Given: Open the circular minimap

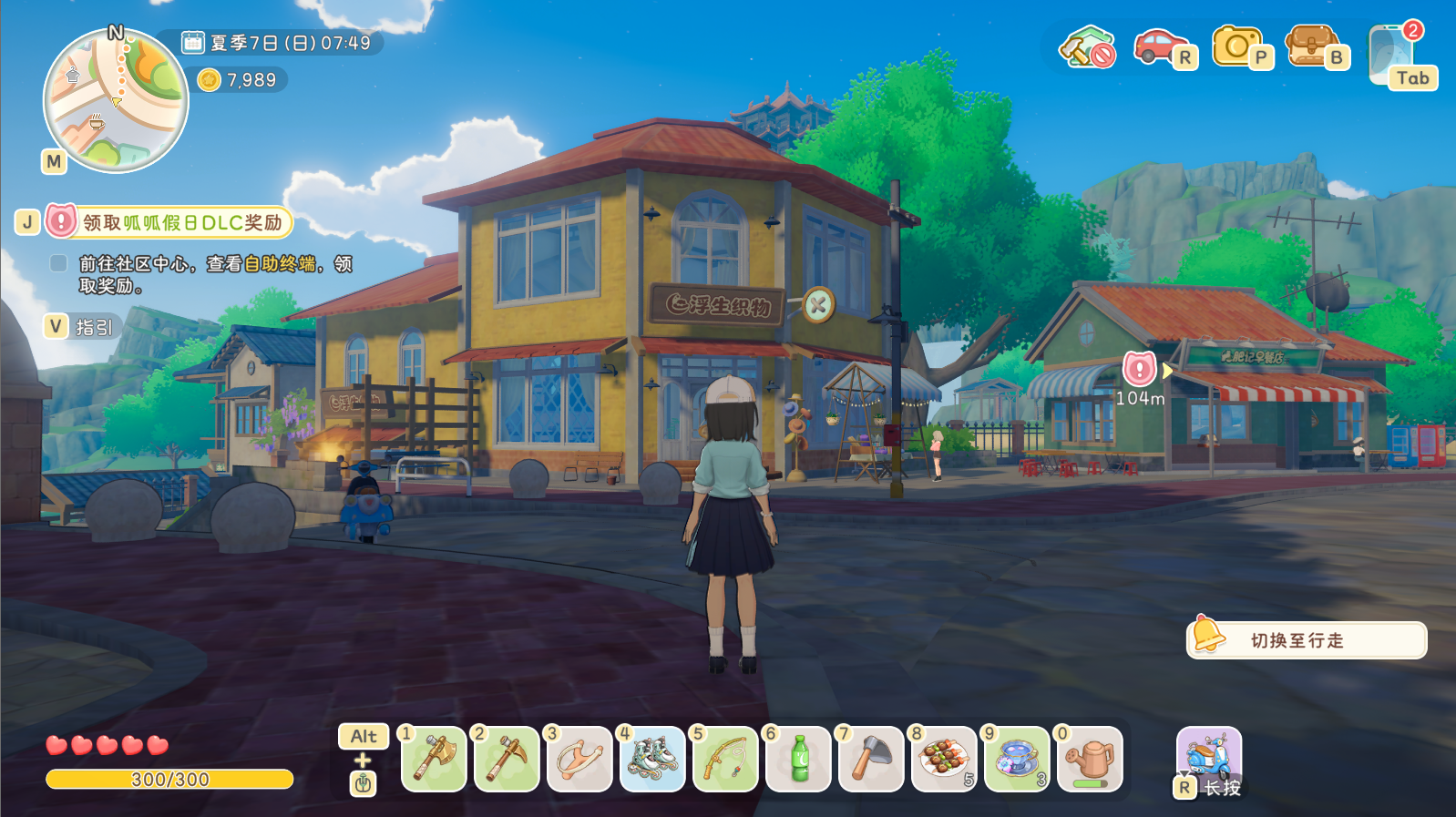Looking at the screenshot, I should click(x=116, y=100).
